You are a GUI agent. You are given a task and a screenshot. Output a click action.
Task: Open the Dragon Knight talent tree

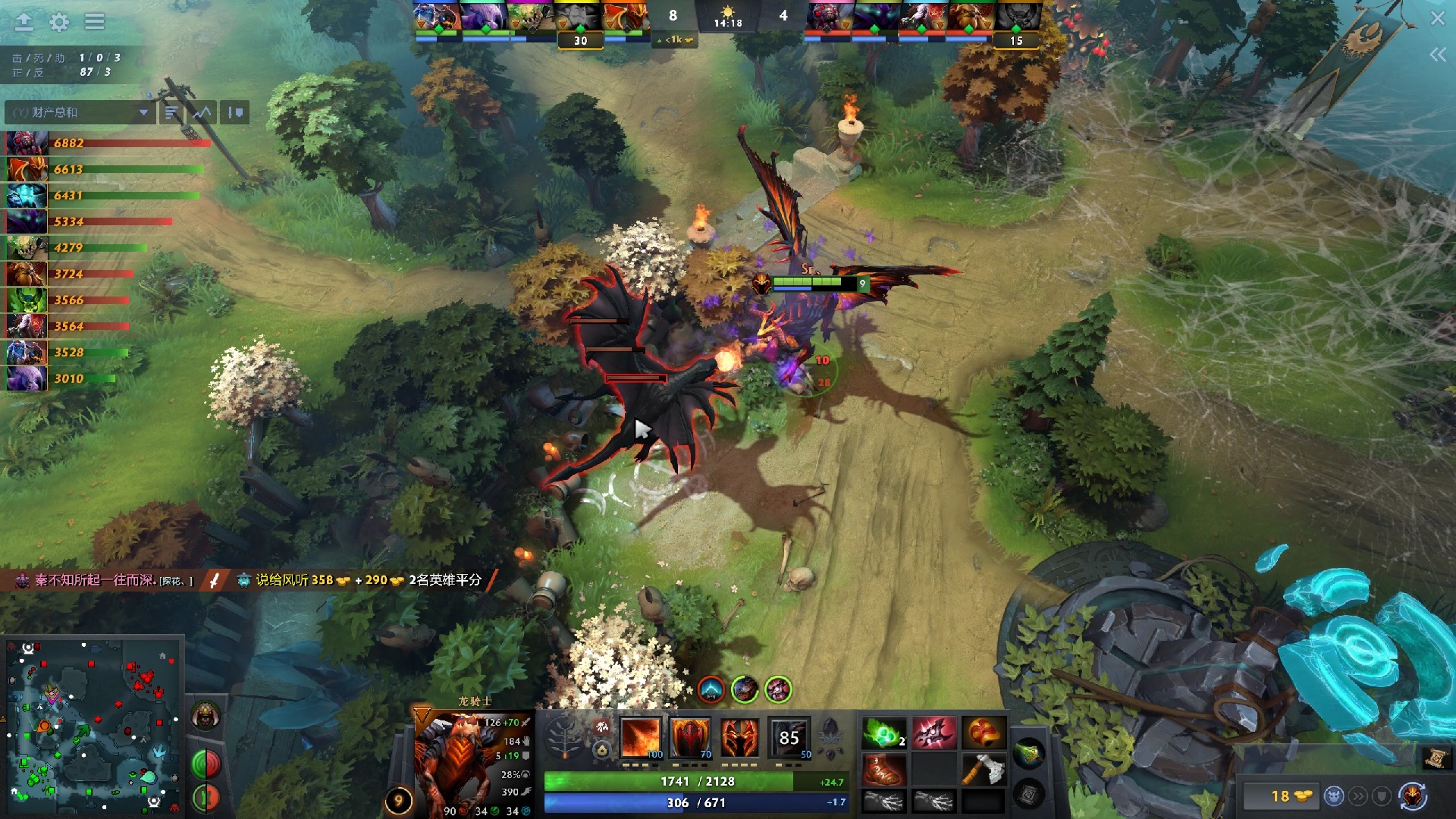(x=564, y=737)
